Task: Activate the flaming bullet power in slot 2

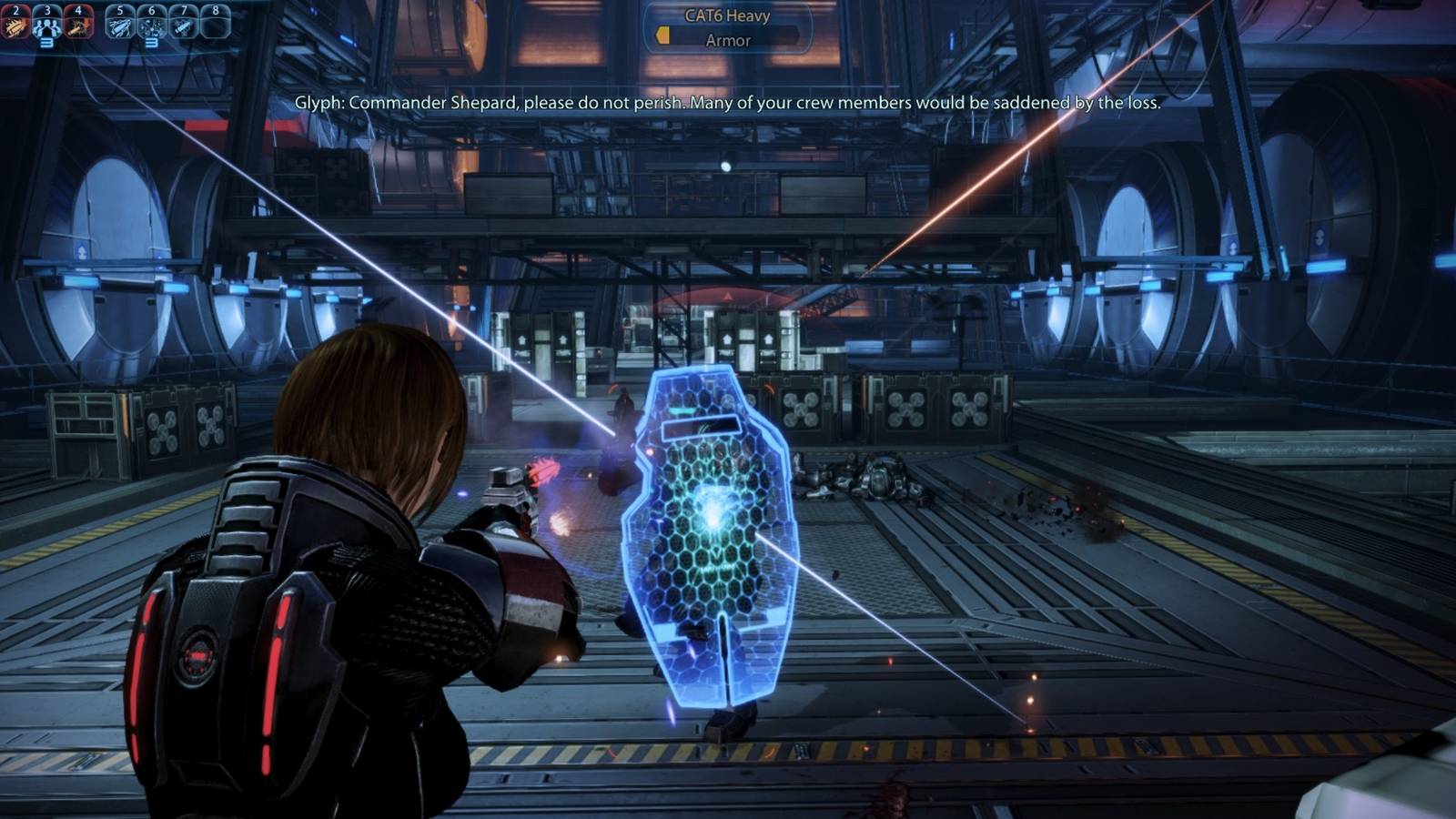Action: tap(15, 23)
